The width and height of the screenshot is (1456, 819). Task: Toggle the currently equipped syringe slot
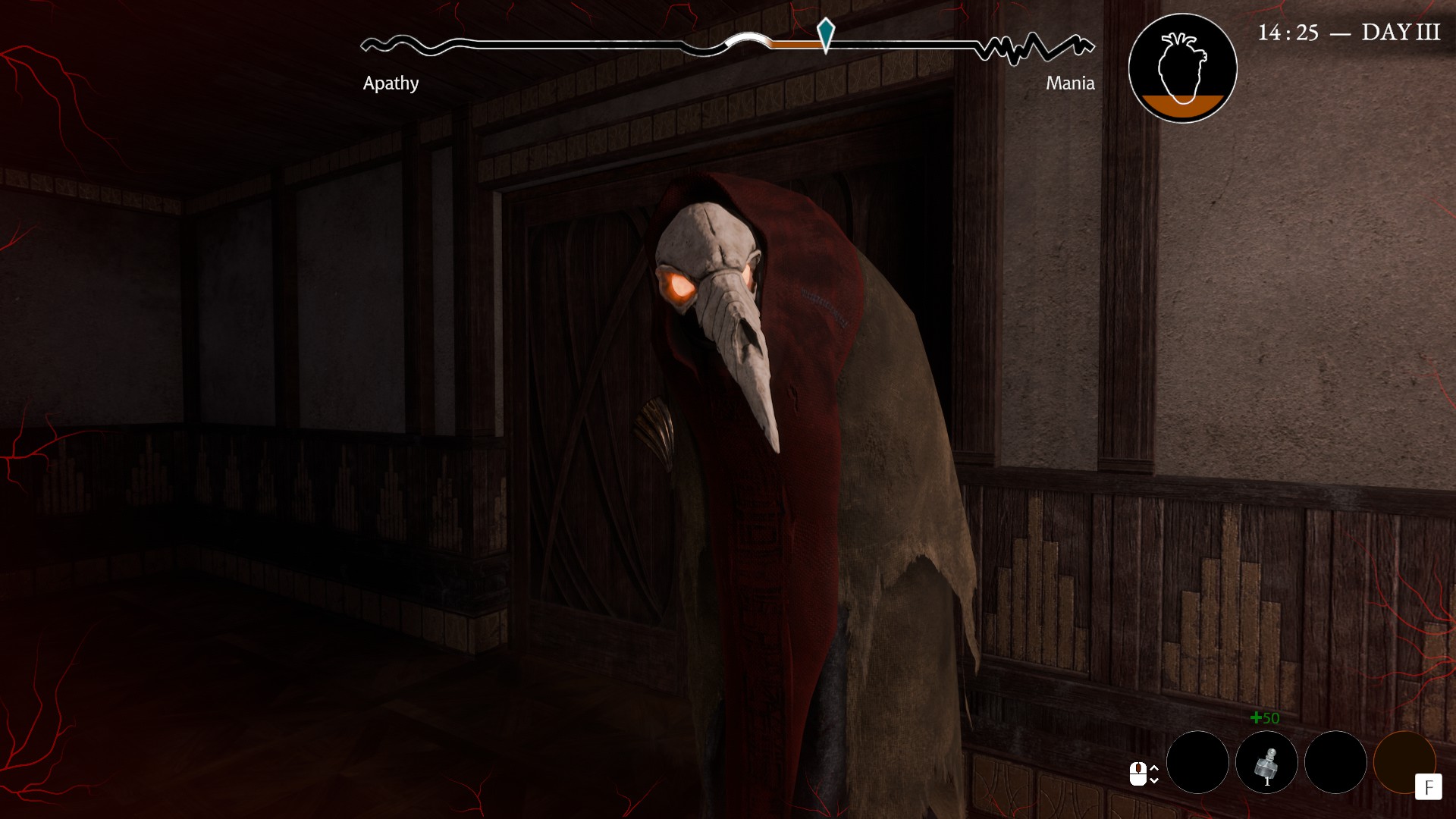coord(1266,762)
